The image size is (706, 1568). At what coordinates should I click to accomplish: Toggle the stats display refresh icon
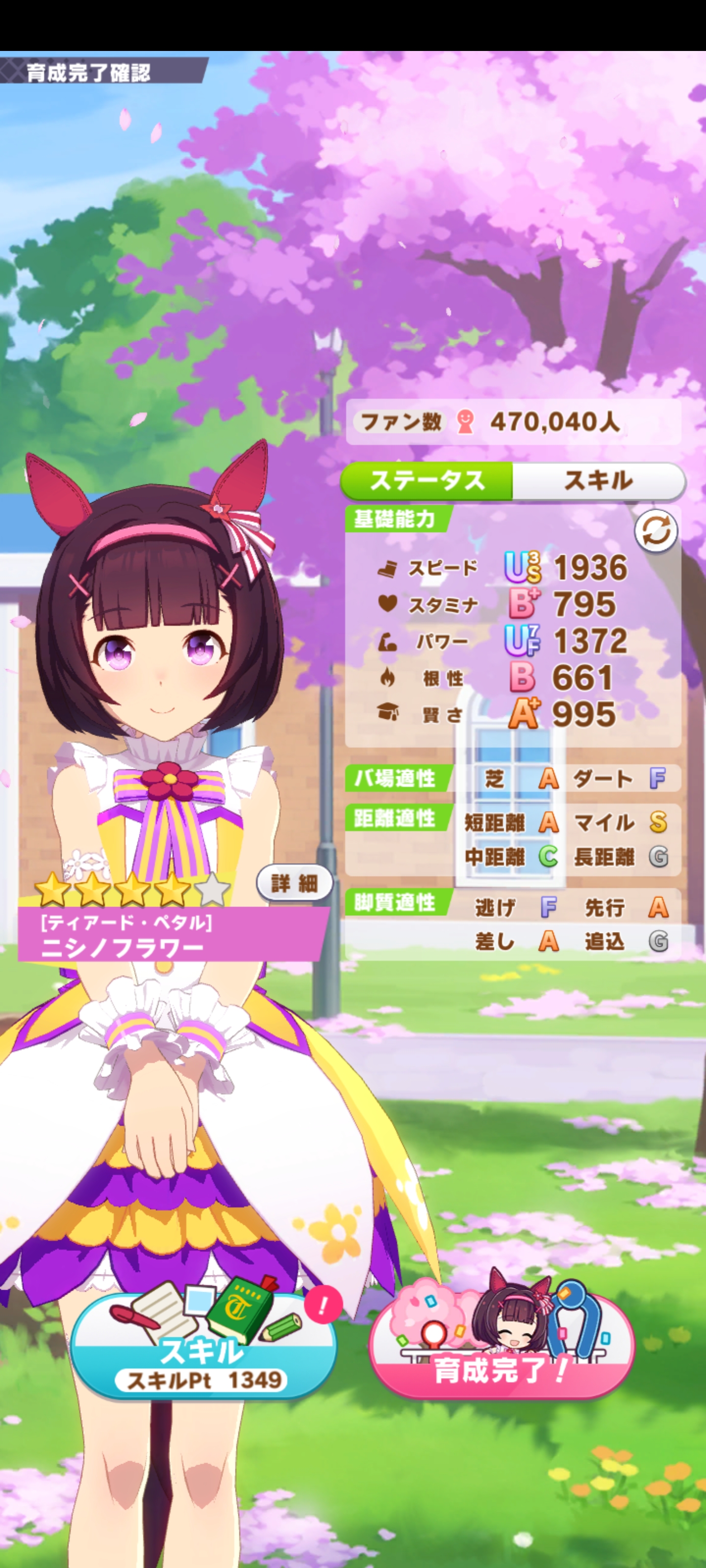tap(656, 531)
